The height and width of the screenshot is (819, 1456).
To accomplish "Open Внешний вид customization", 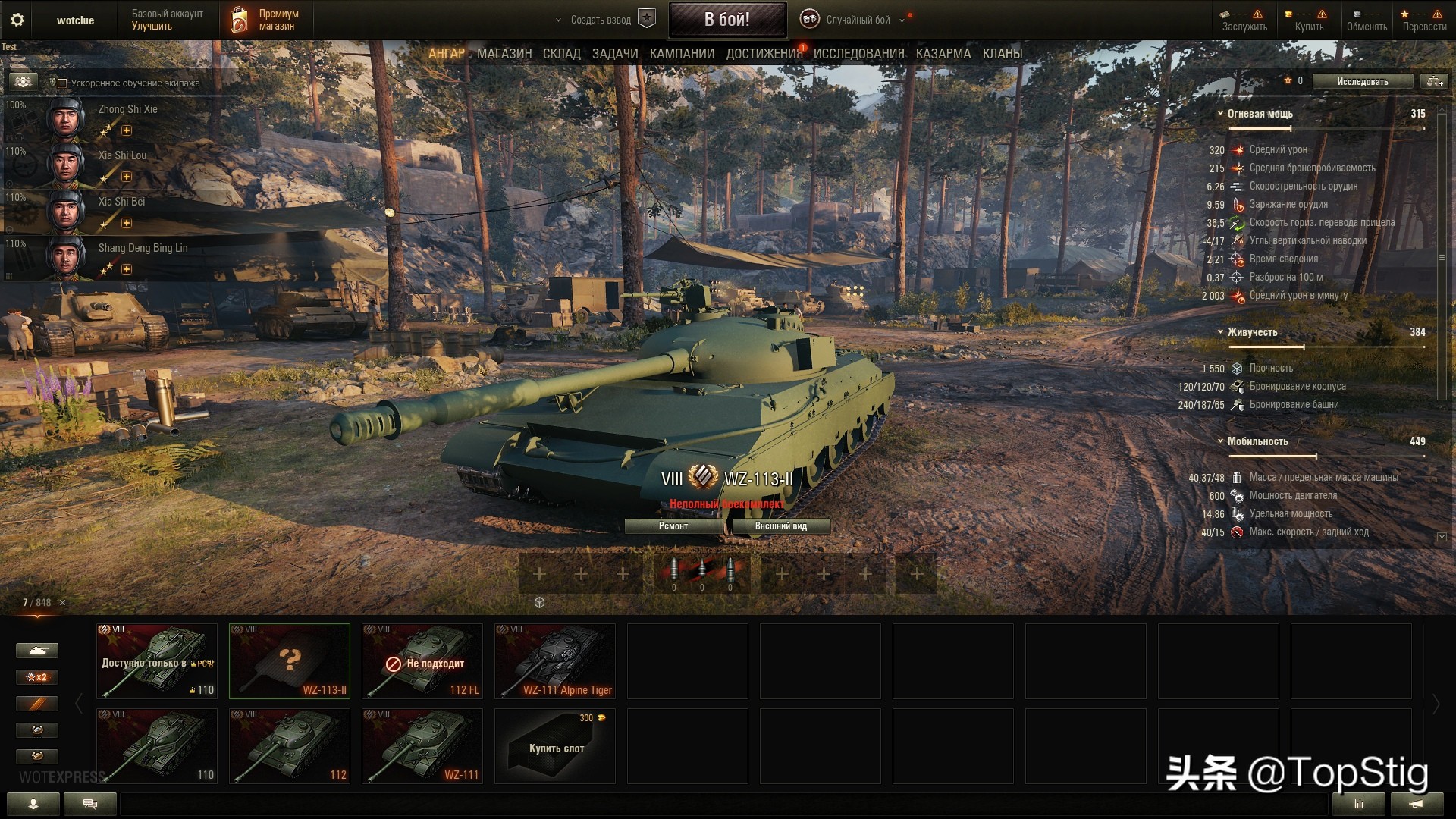I will click(x=780, y=526).
